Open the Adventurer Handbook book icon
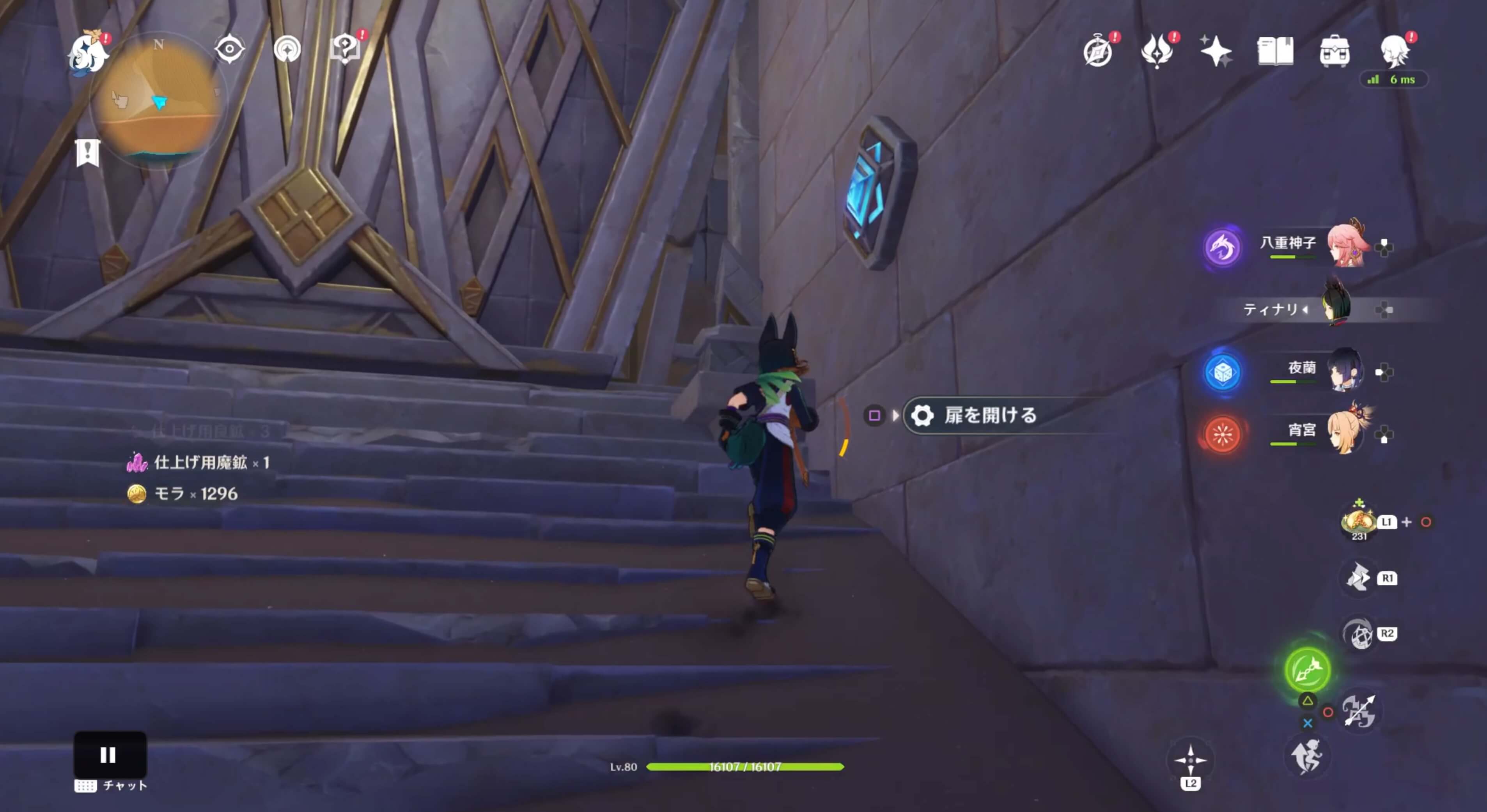 point(1276,51)
